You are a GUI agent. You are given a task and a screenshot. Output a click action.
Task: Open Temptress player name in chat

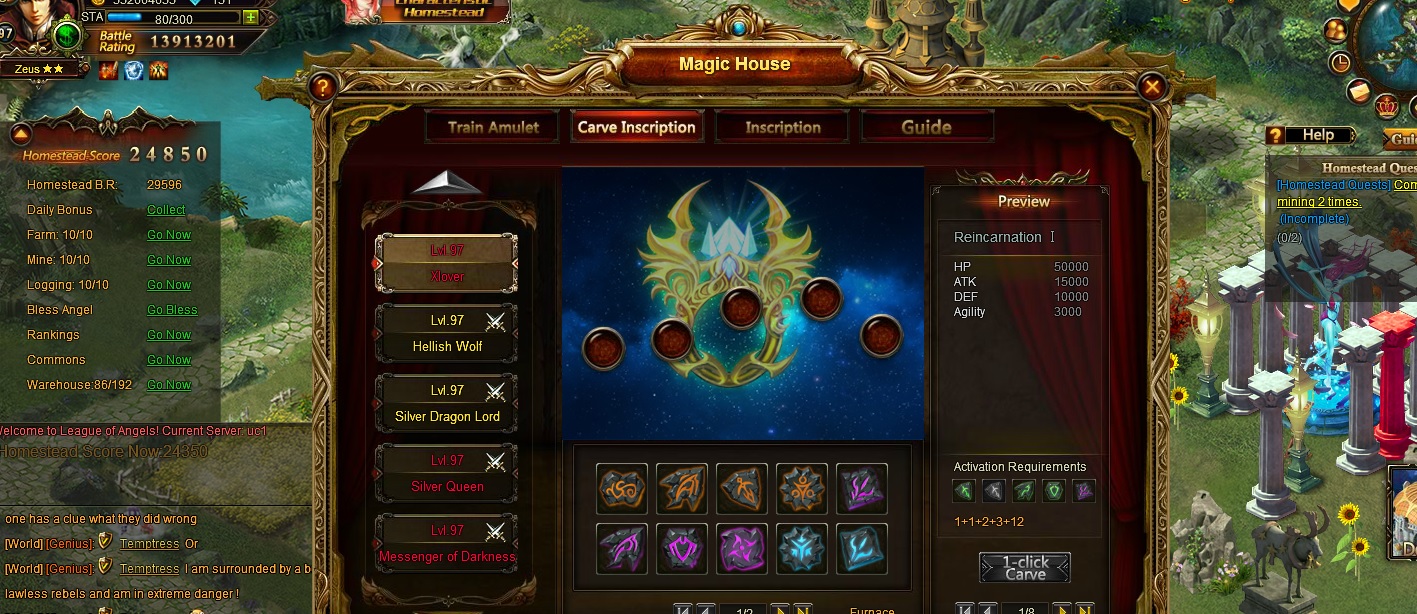[x=149, y=543]
